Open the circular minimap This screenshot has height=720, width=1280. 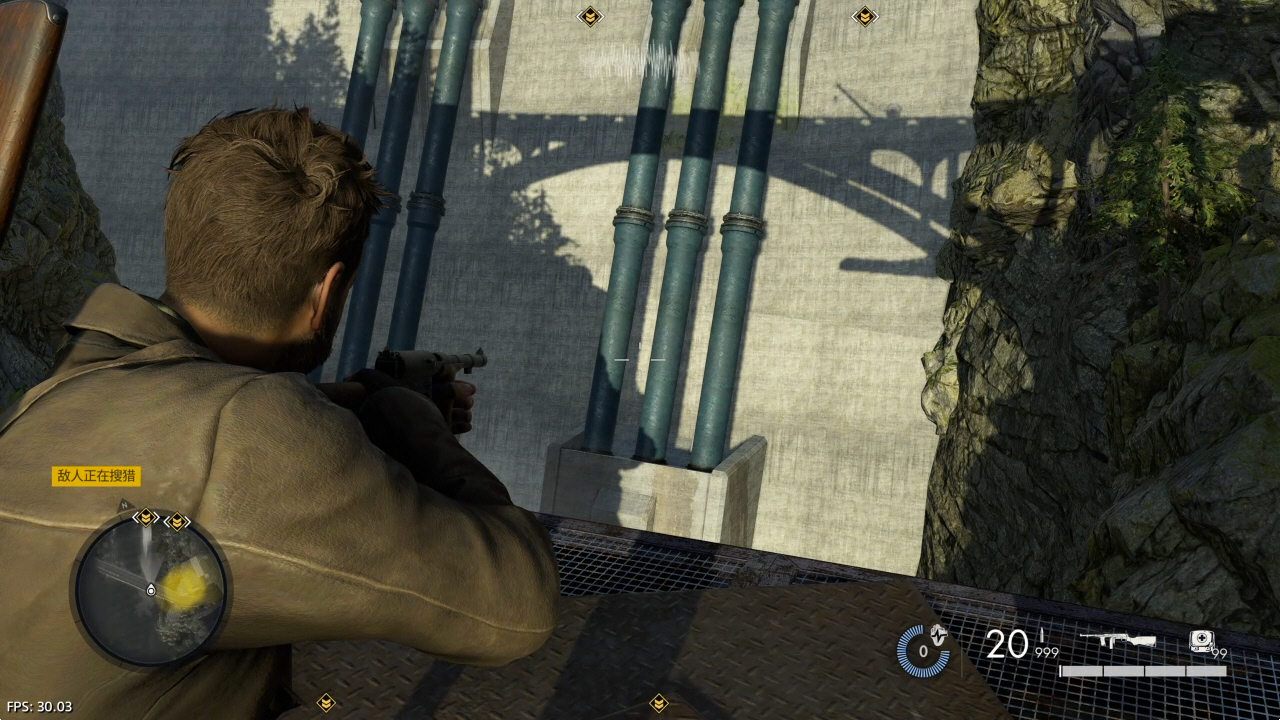150,590
